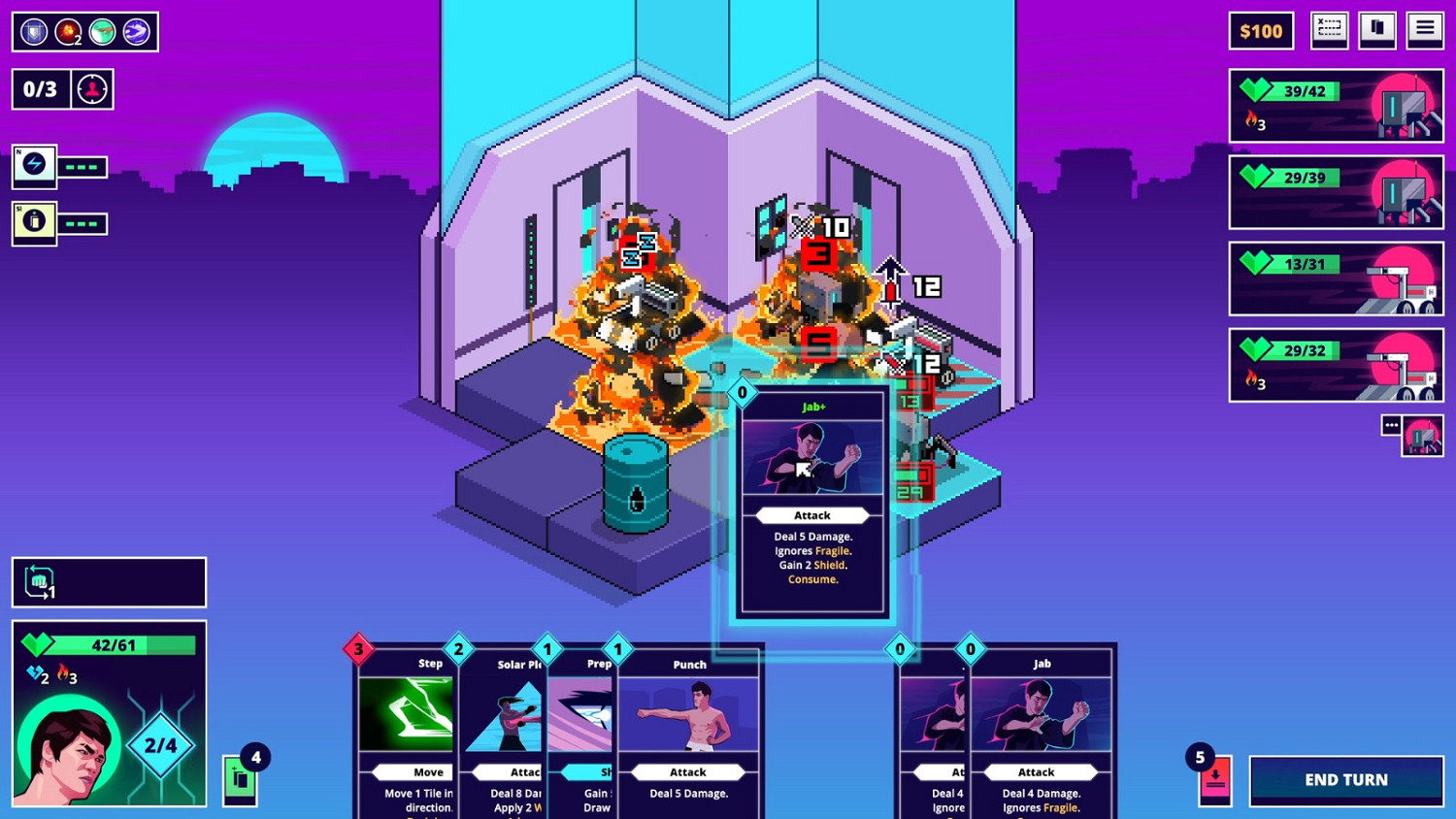Click the lightning combo tracker icon

[32, 166]
